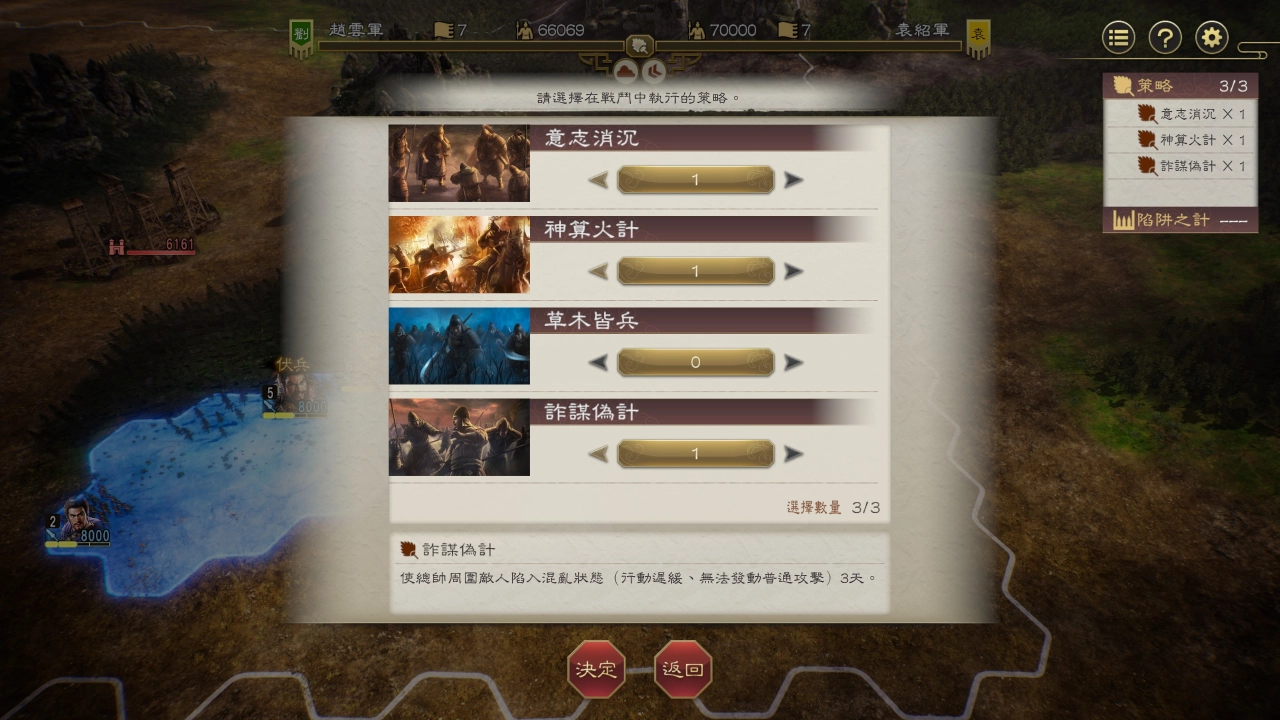Increase 詐謀偽計 count with the right arrow

pos(791,453)
